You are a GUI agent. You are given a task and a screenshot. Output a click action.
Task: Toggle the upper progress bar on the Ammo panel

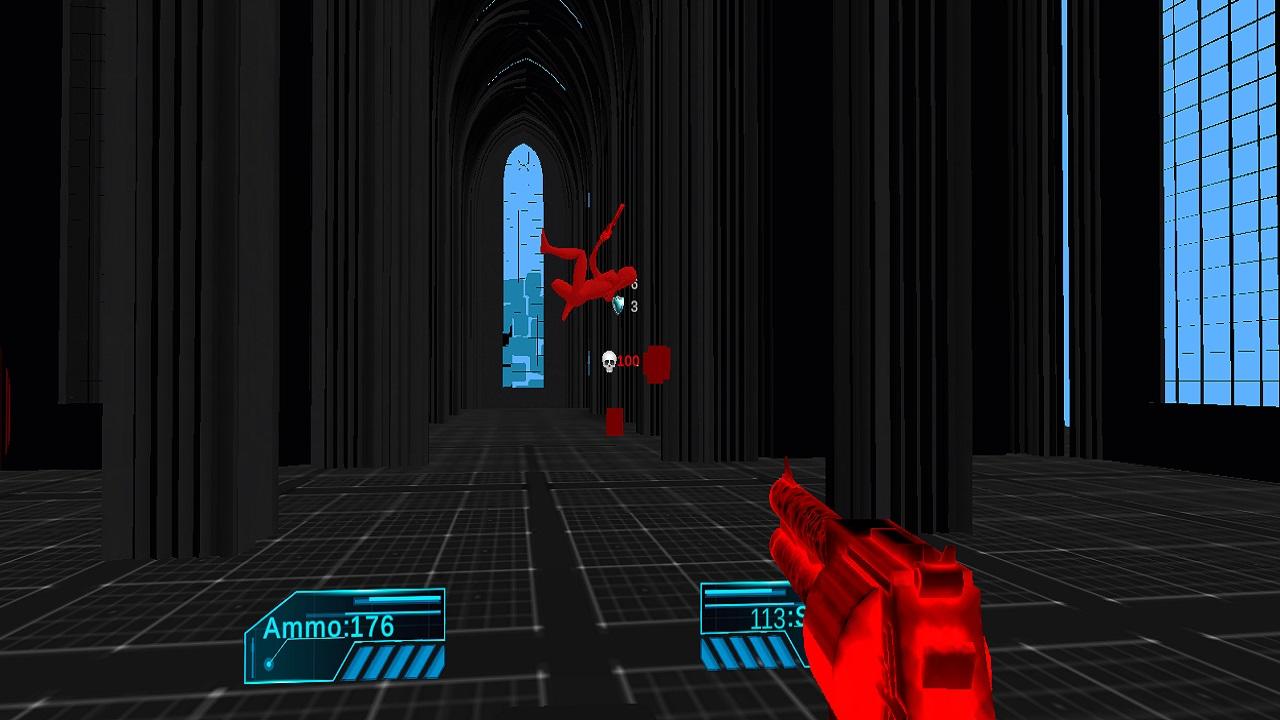coord(397,599)
